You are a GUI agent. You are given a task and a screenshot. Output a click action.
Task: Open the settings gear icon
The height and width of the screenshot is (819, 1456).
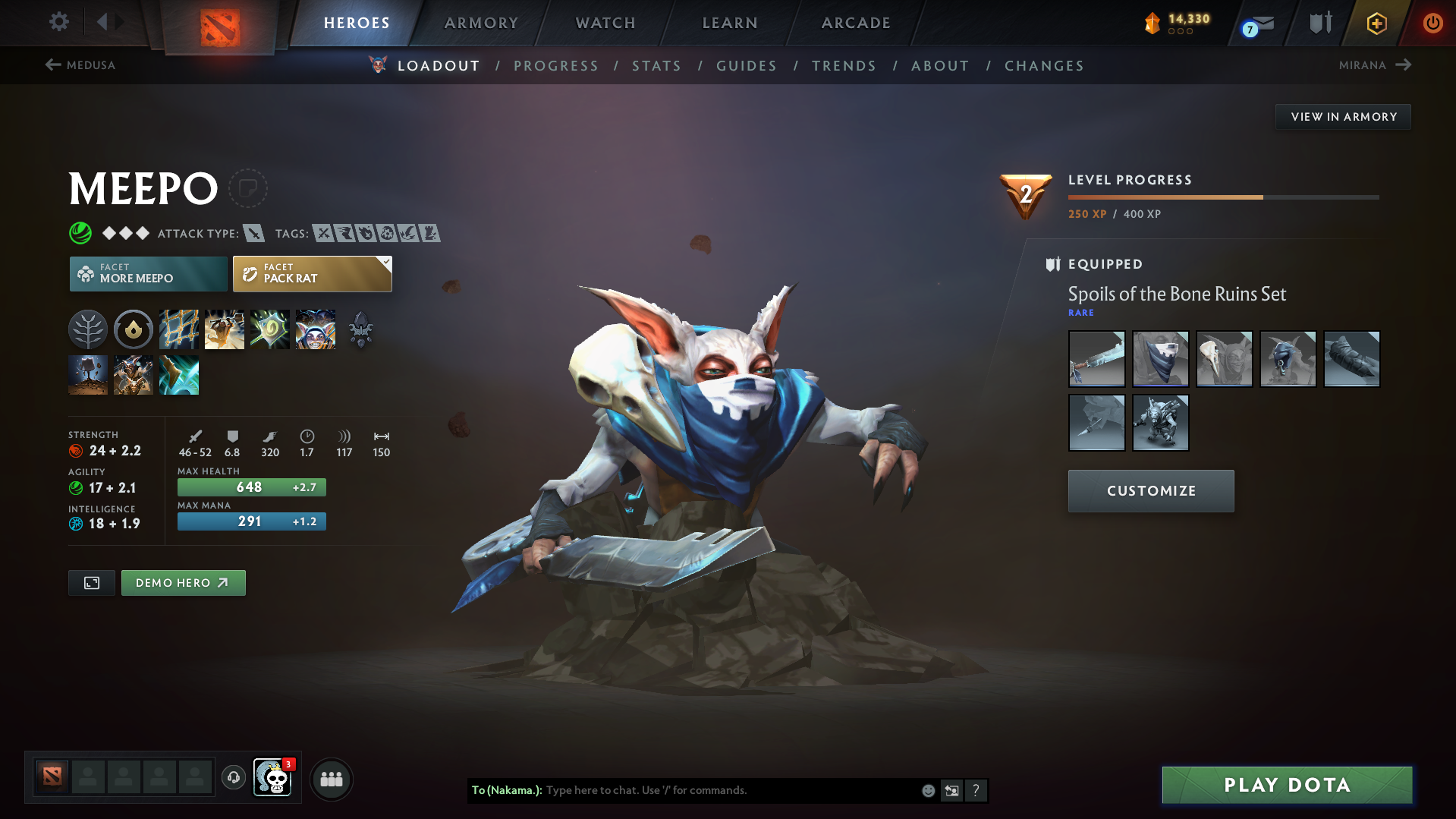pyautogui.click(x=58, y=22)
